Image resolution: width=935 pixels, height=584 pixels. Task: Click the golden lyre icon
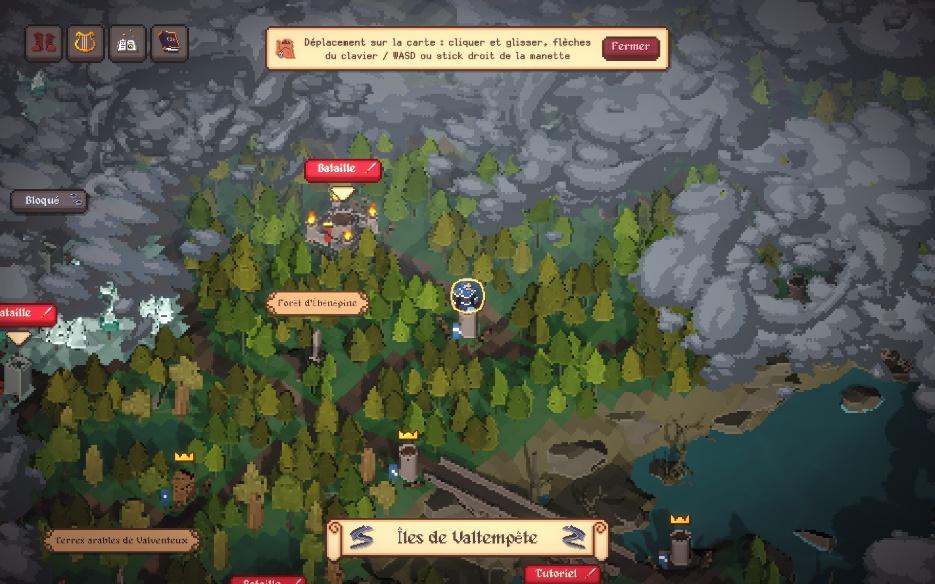[86, 43]
